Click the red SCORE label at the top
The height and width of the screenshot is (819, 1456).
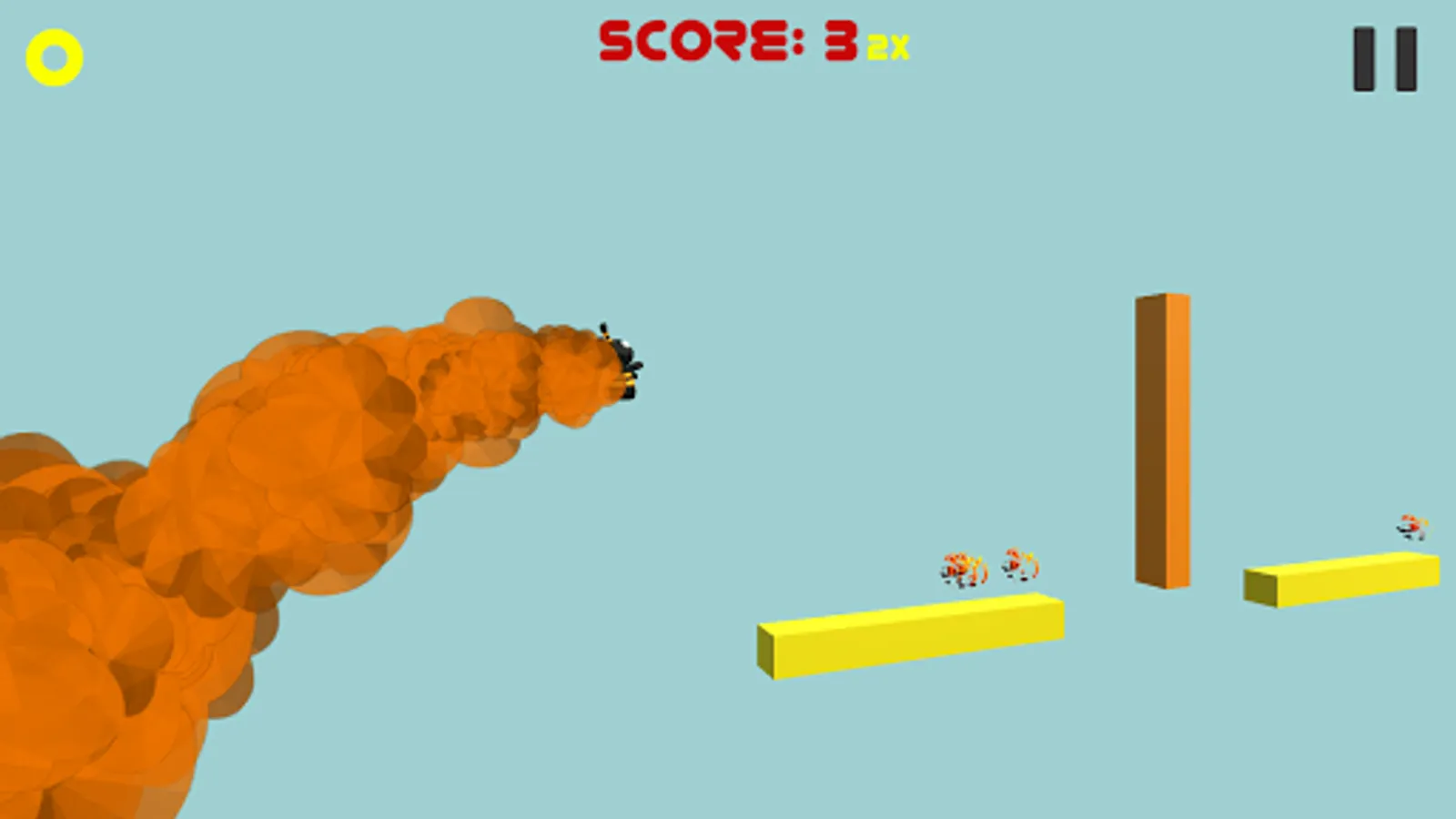point(692,41)
